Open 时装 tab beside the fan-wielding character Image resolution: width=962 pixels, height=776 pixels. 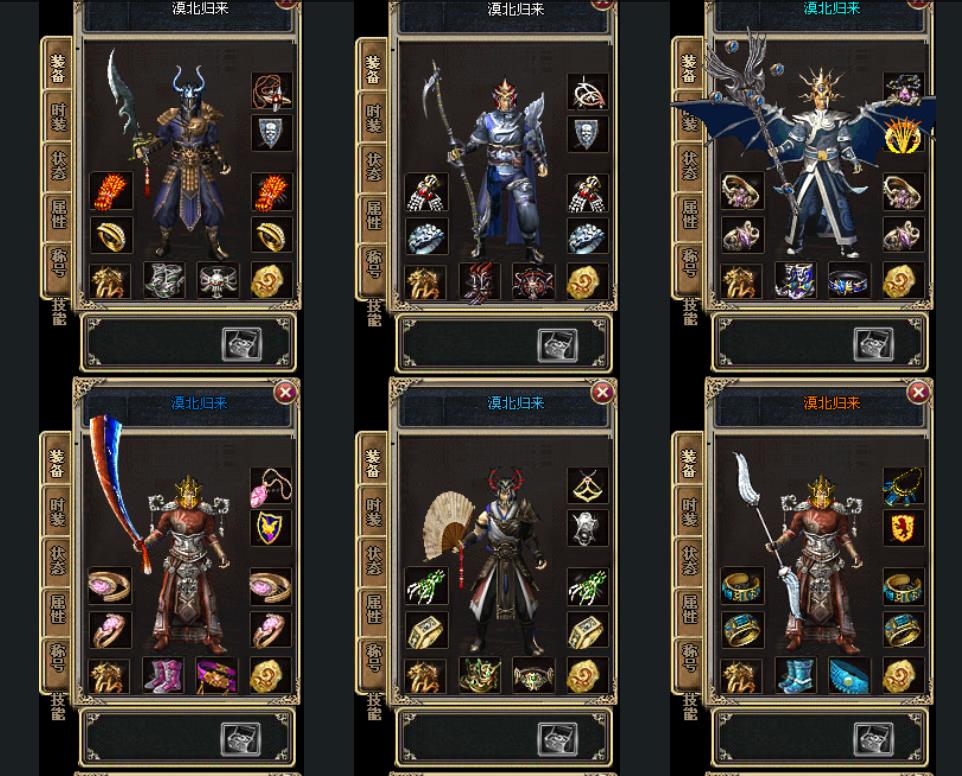pyautogui.click(x=373, y=511)
